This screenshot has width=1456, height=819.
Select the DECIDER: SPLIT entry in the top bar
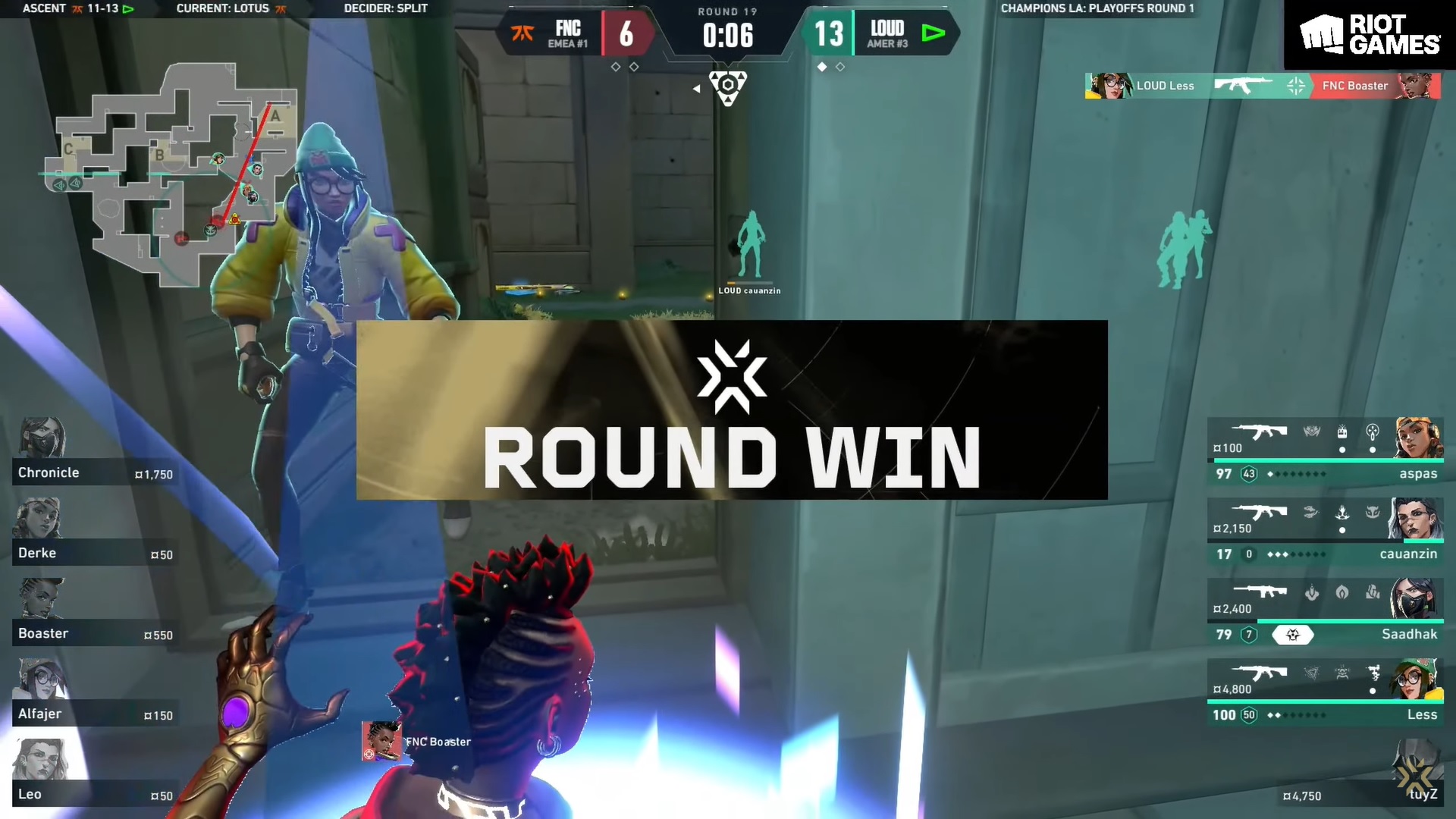point(388,8)
